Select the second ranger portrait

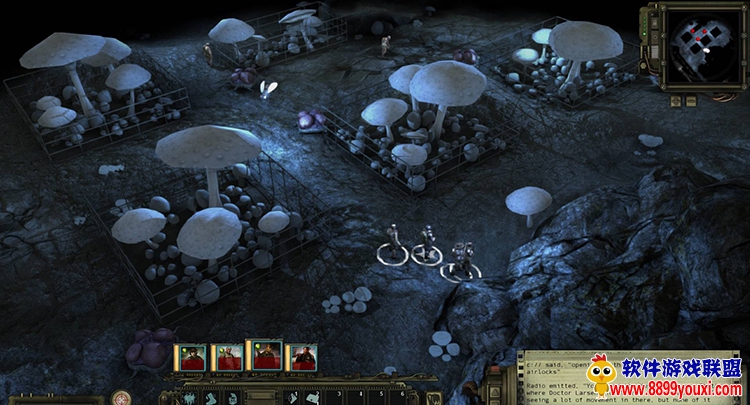(x=227, y=357)
